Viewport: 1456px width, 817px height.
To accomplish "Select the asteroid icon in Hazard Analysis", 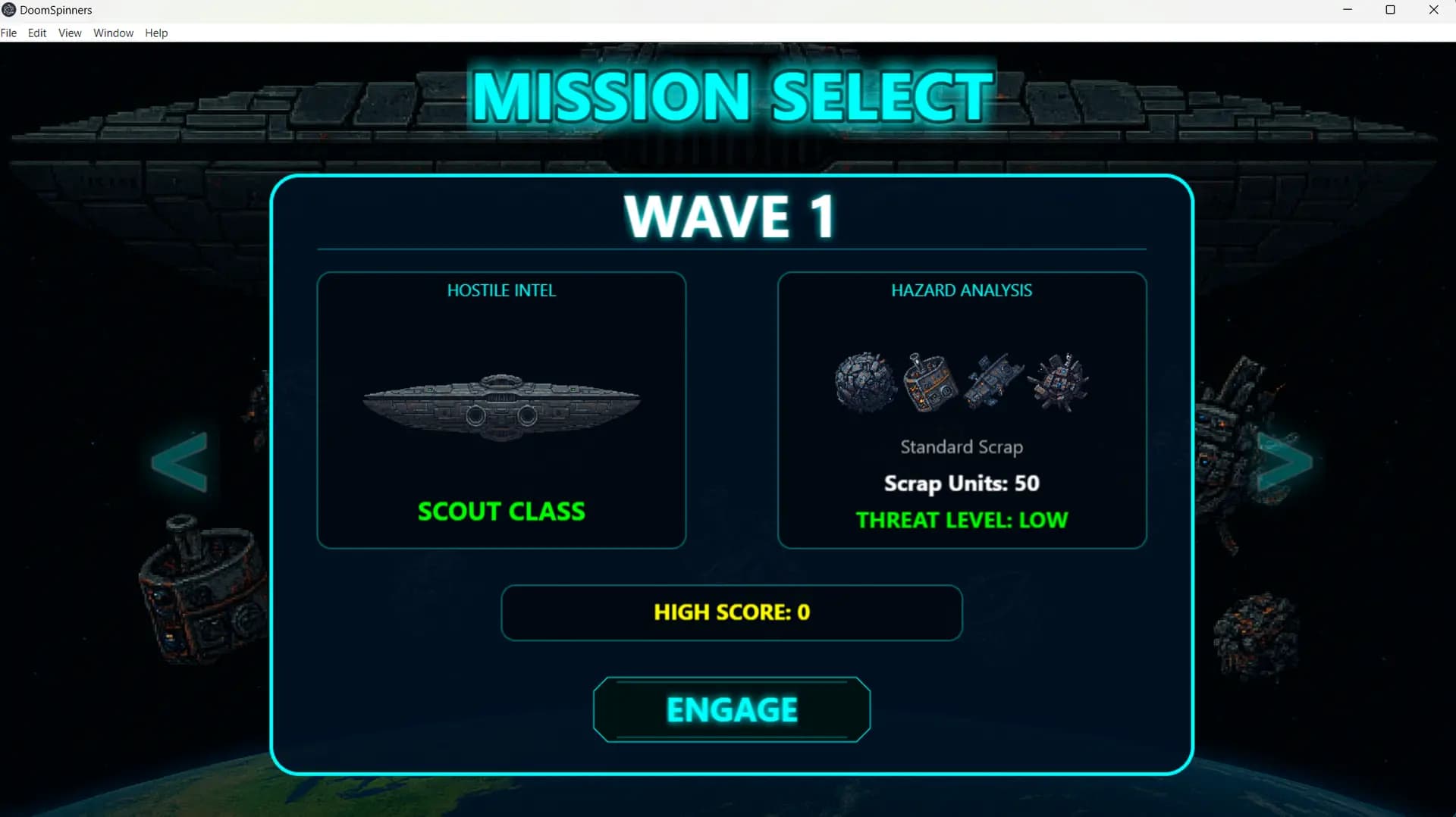I will (x=864, y=383).
